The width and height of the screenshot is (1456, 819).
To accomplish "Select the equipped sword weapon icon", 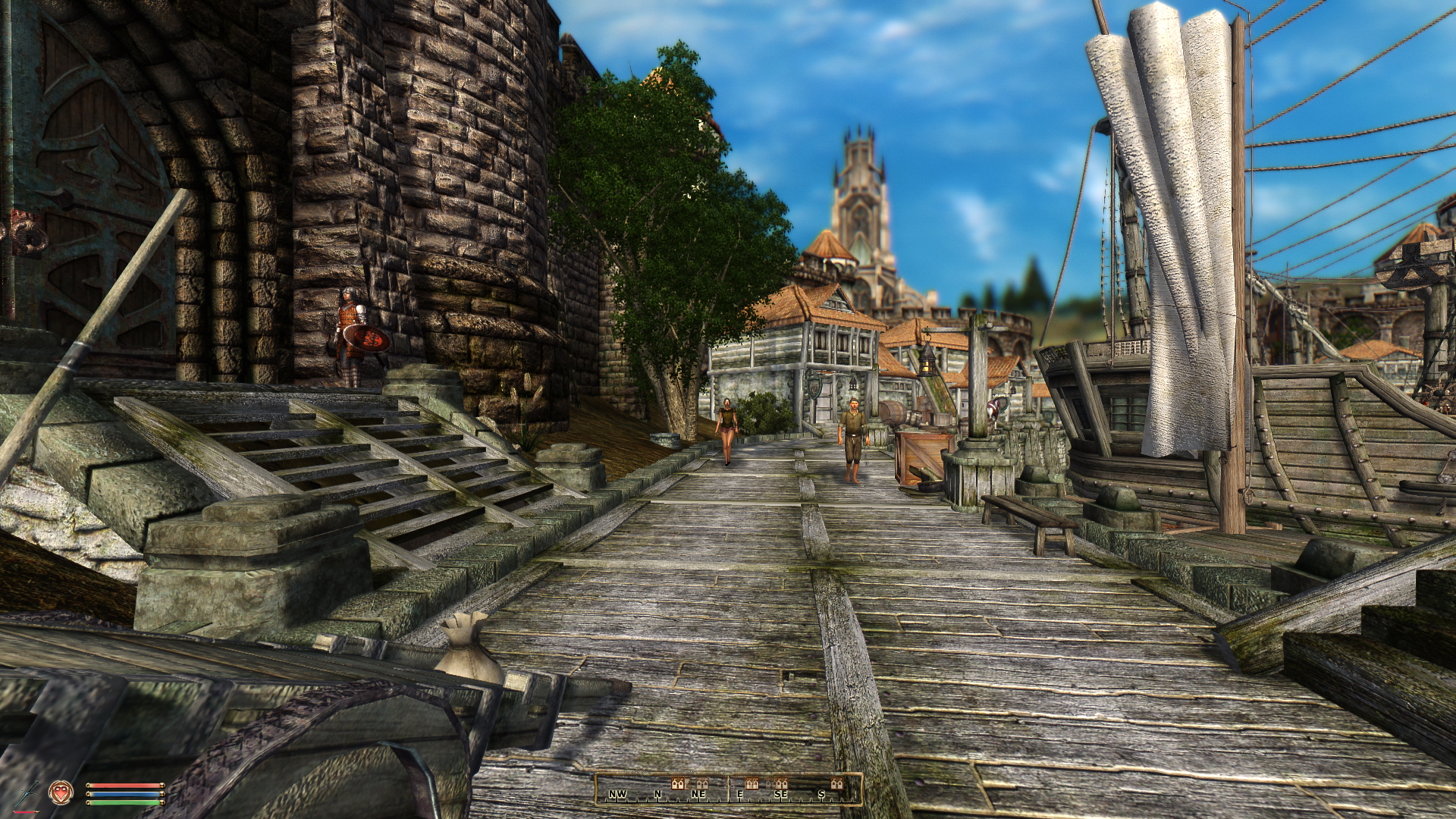I will click(27, 792).
